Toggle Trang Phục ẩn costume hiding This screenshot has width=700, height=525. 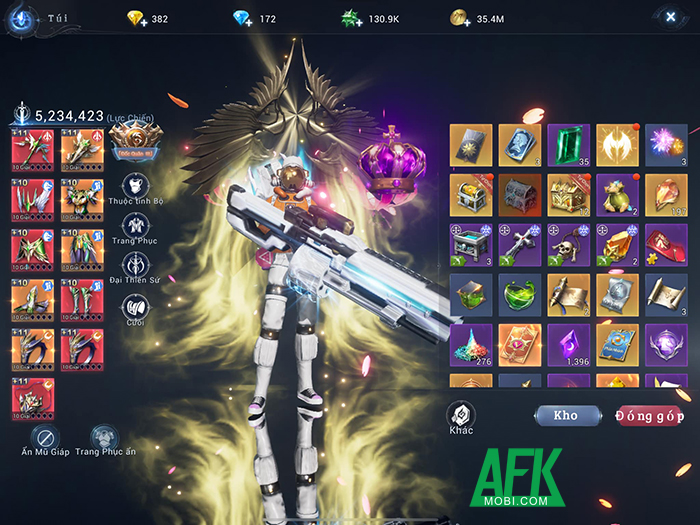[x=104, y=438]
